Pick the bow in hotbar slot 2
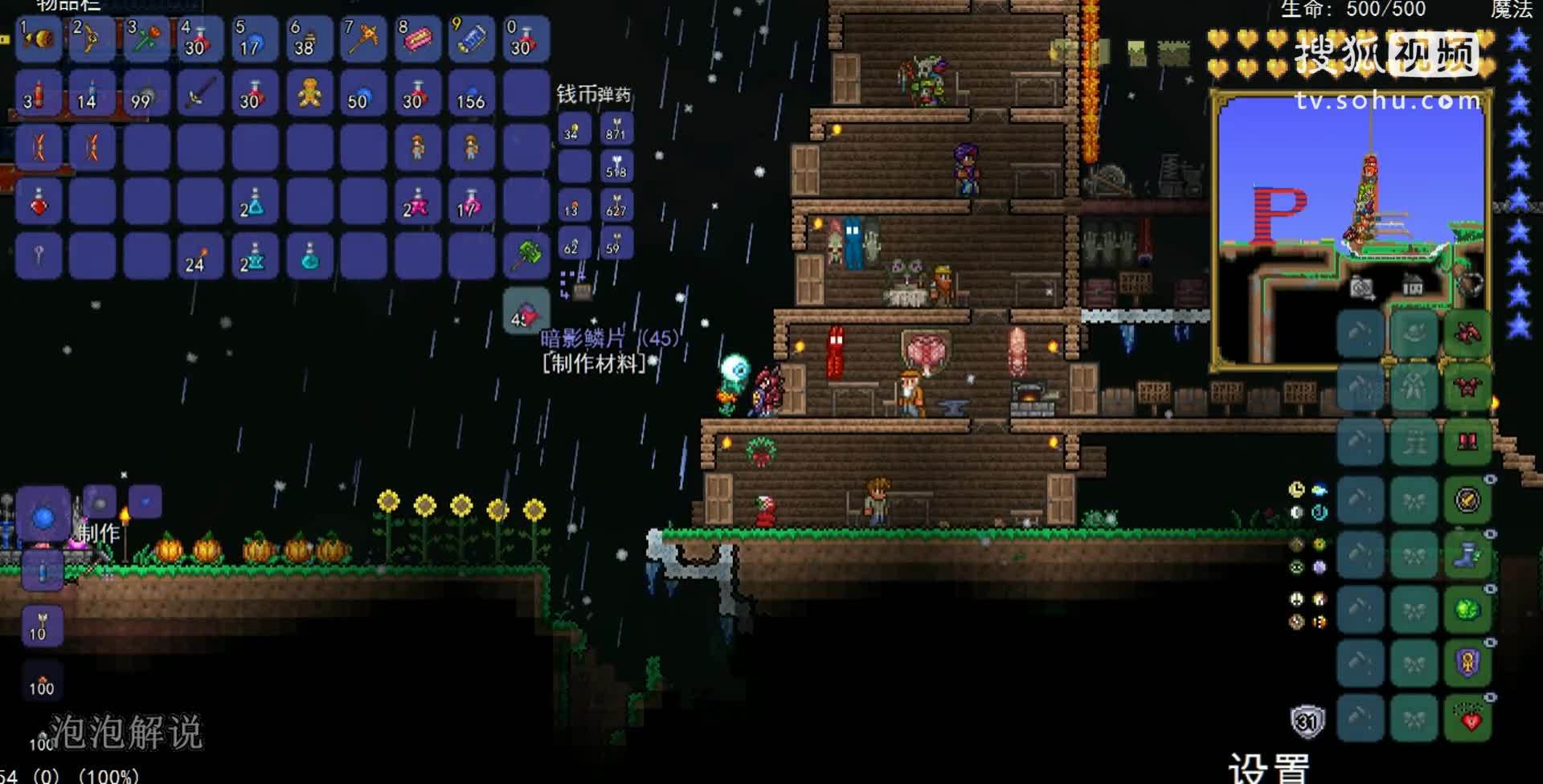The width and height of the screenshot is (1543, 784). (90, 39)
